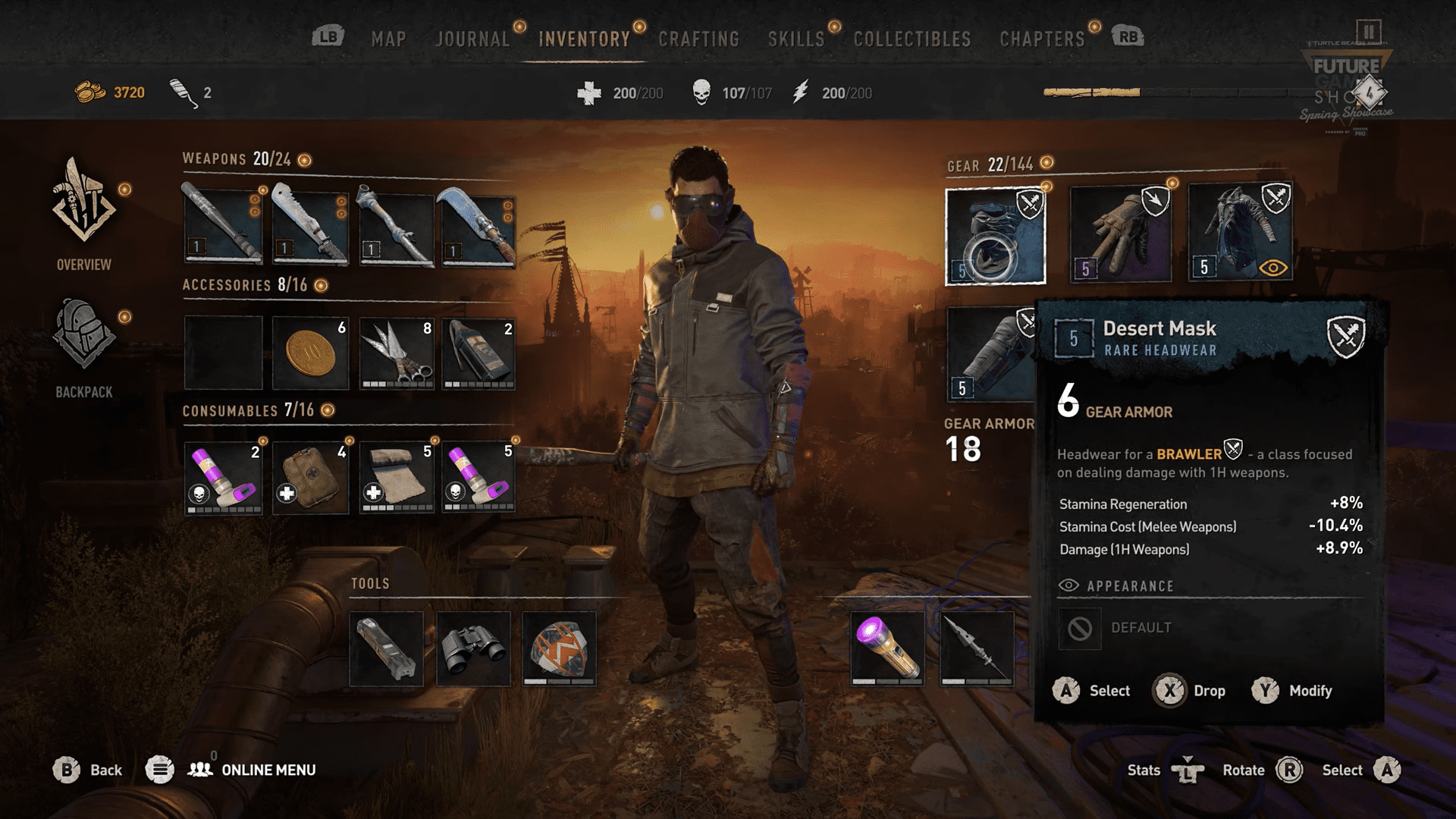Image resolution: width=1456 pixels, height=819 pixels.
Task: Choose the bandage roll consumable
Action: [x=397, y=477]
